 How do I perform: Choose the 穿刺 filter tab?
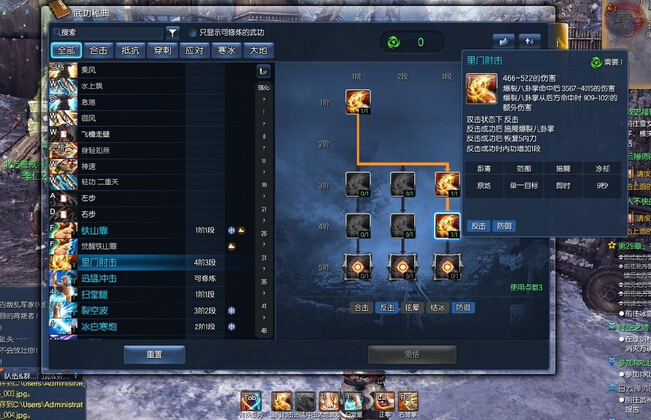point(161,50)
